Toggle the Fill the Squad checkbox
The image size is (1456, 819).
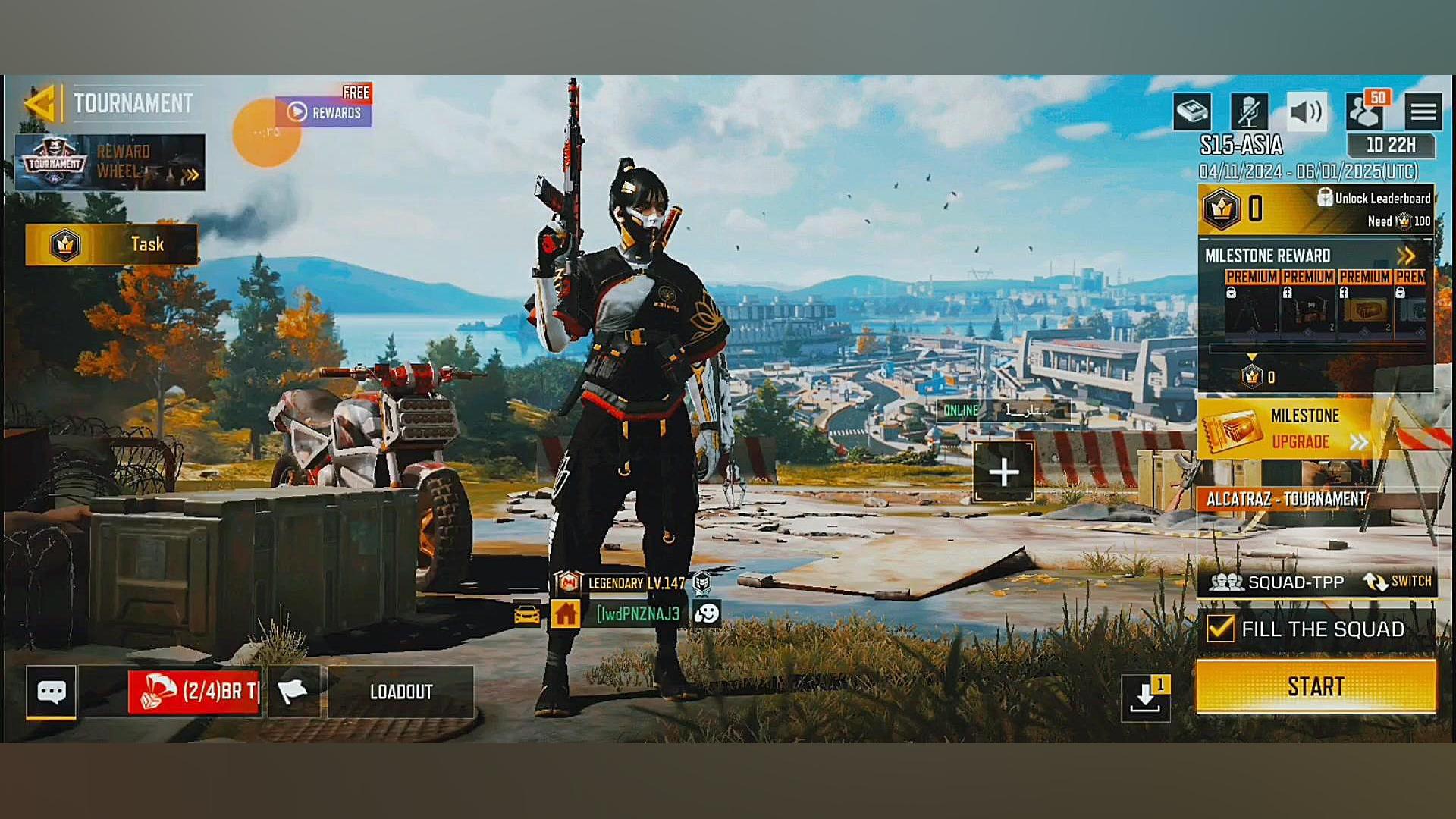click(1220, 629)
